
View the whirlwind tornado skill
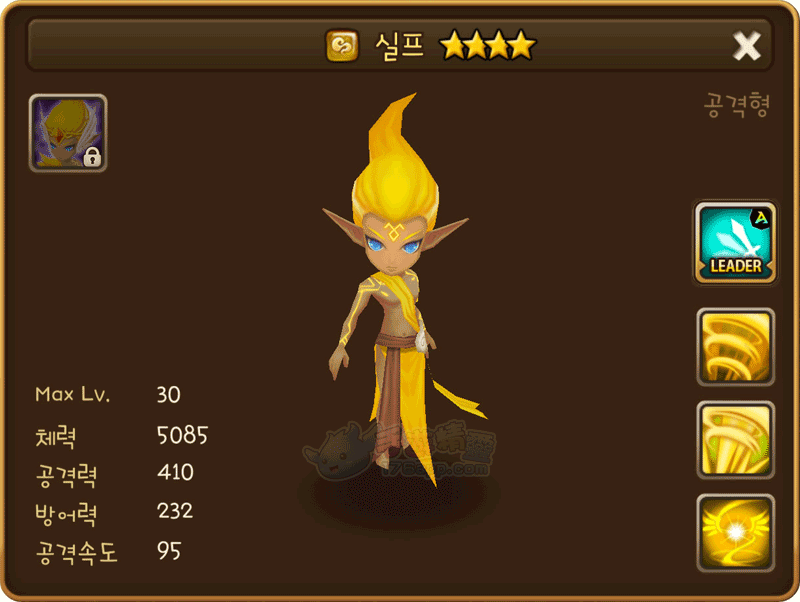coord(735,346)
